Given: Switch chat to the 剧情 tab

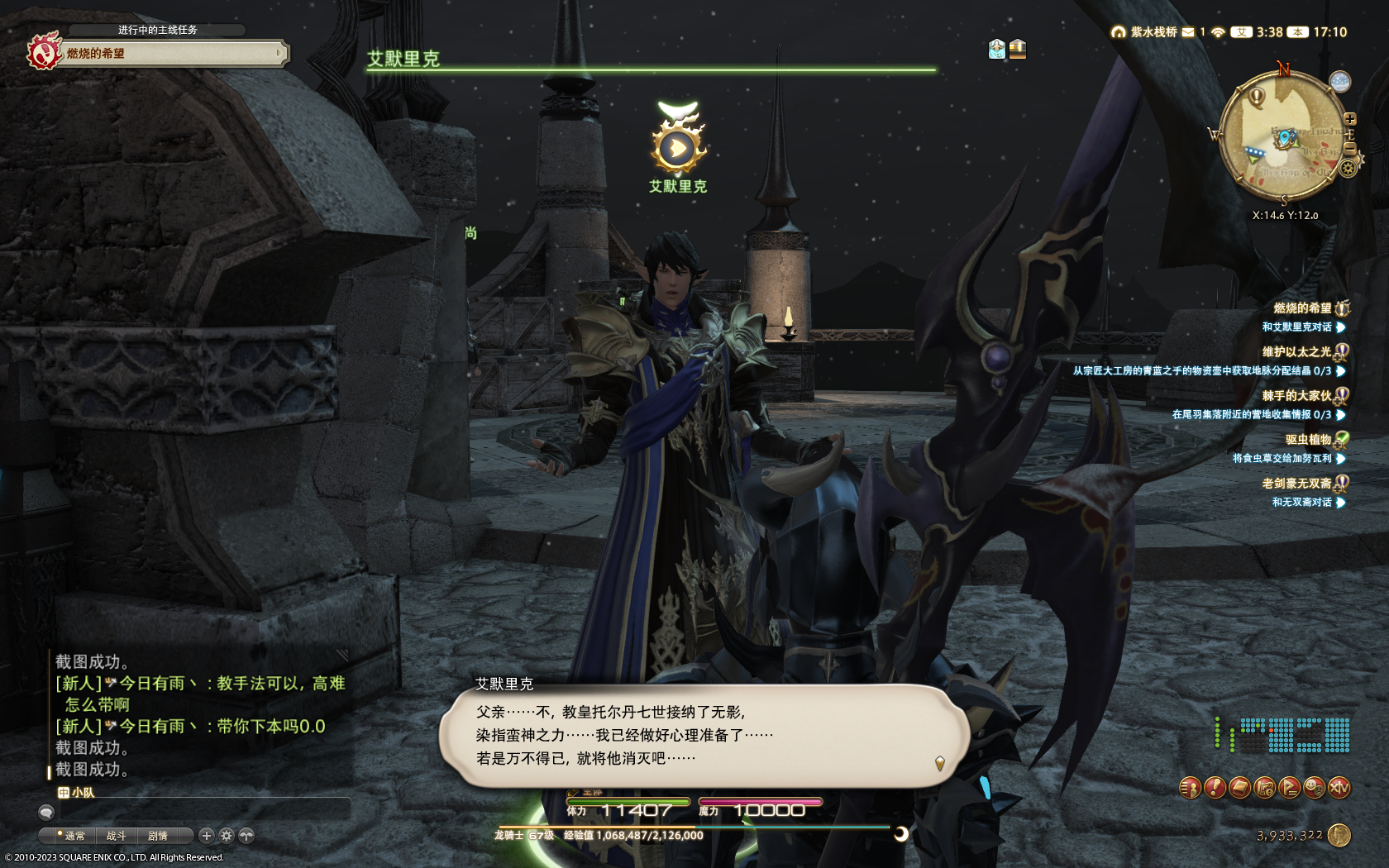Looking at the screenshot, I should click(158, 836).
